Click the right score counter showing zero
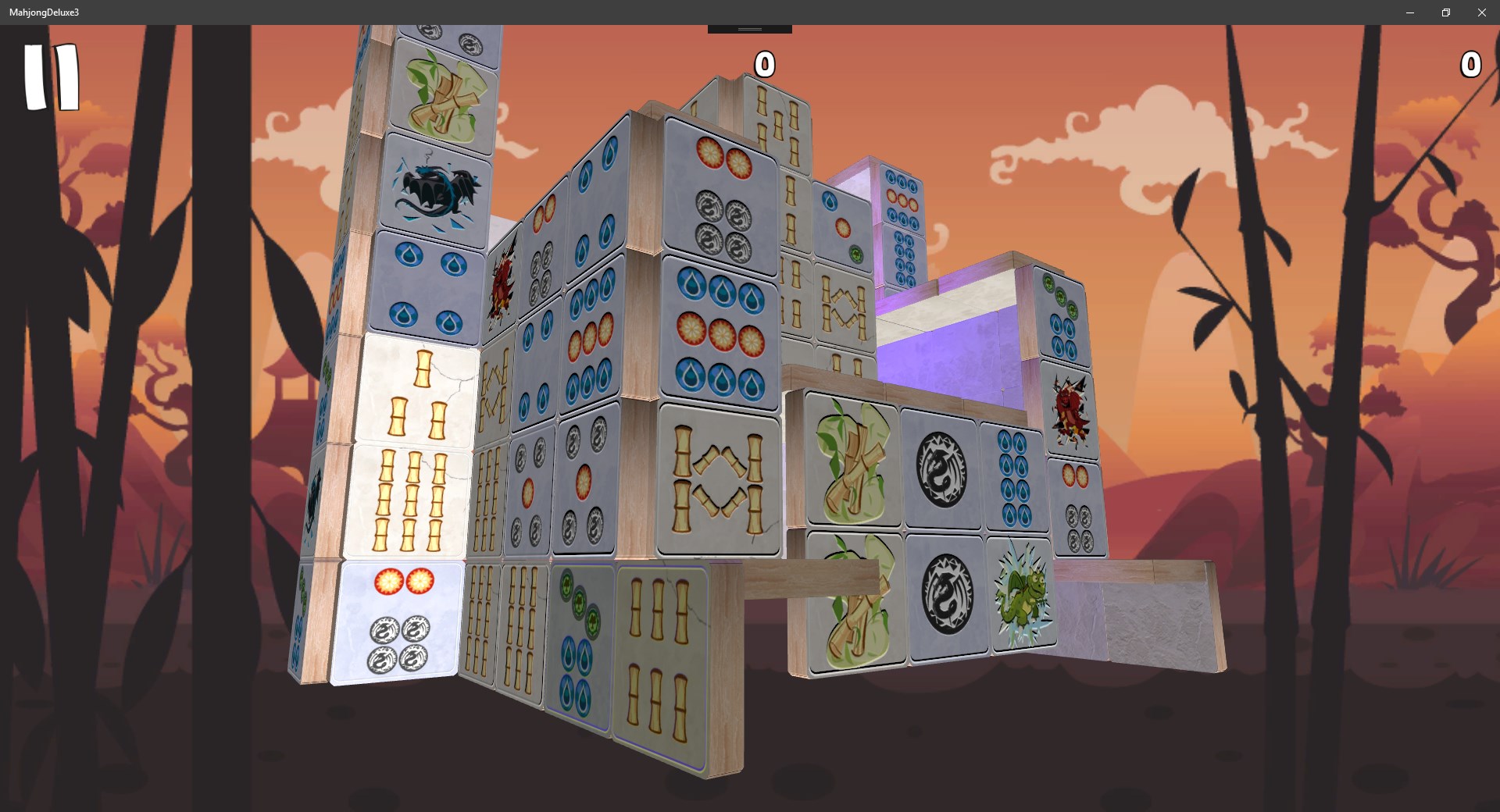The image size is (1500, 812). (1471, 65)
